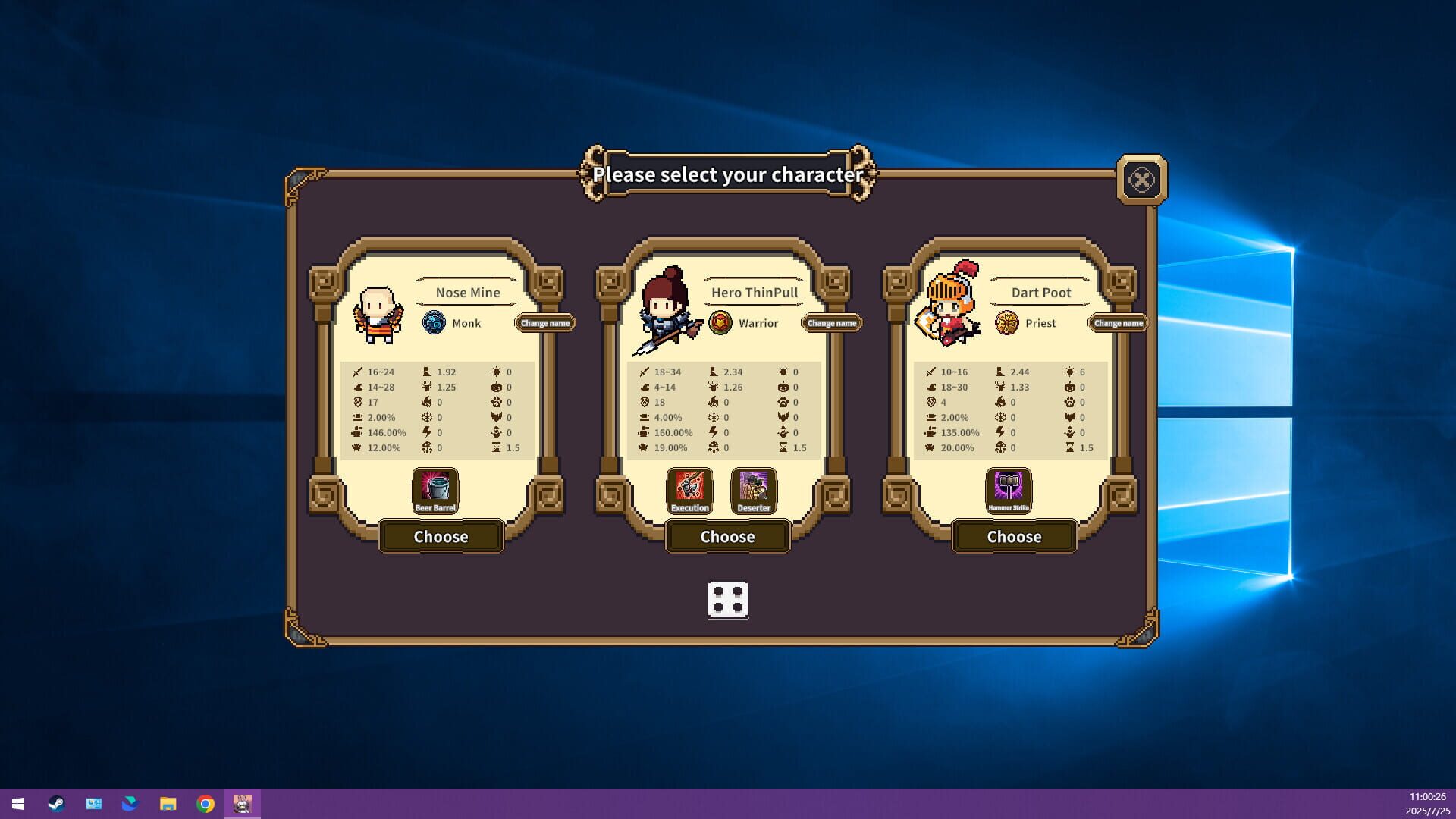Open Steam from the taskbar
The height and width of the screenshot is (819, 1456).
pos(56,803)
